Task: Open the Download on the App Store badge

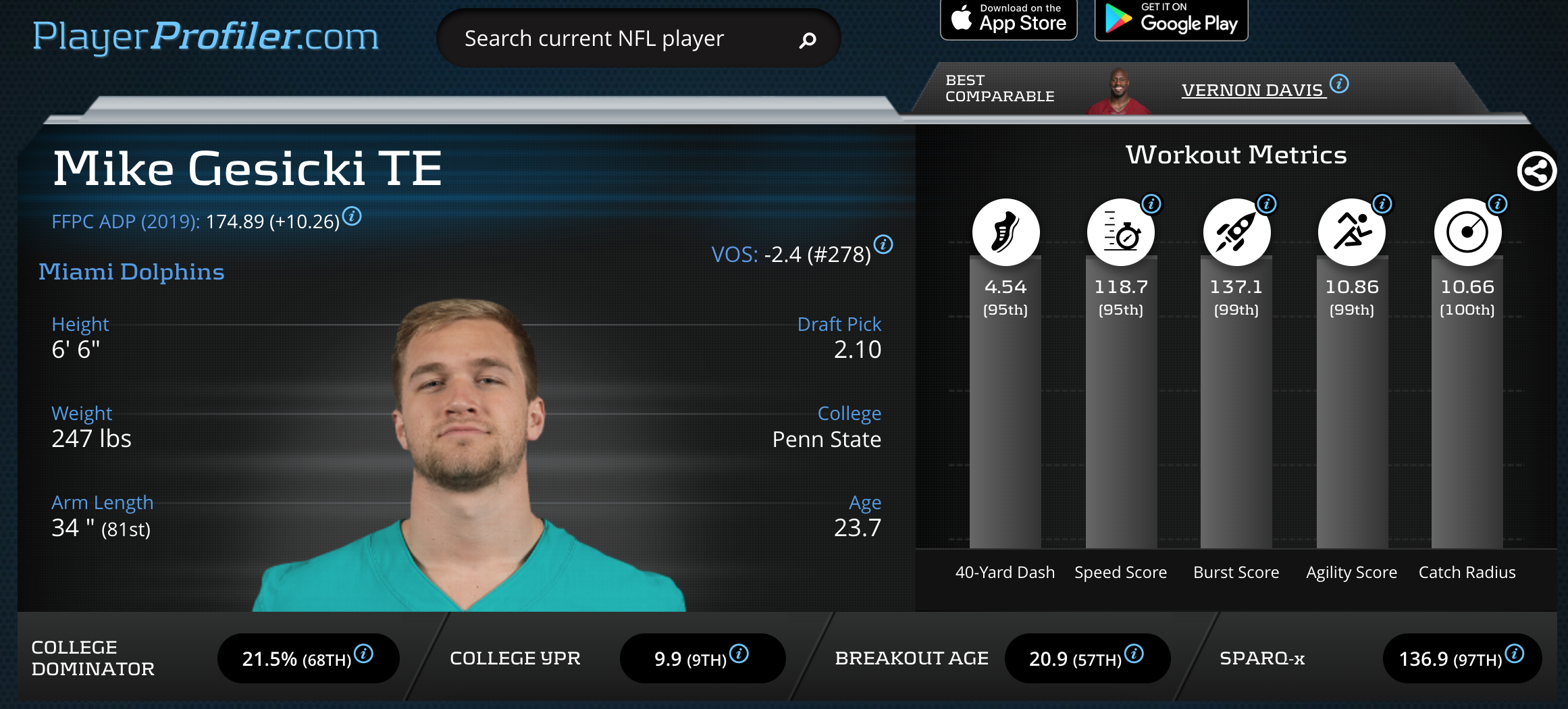Action: [1008, 19]
